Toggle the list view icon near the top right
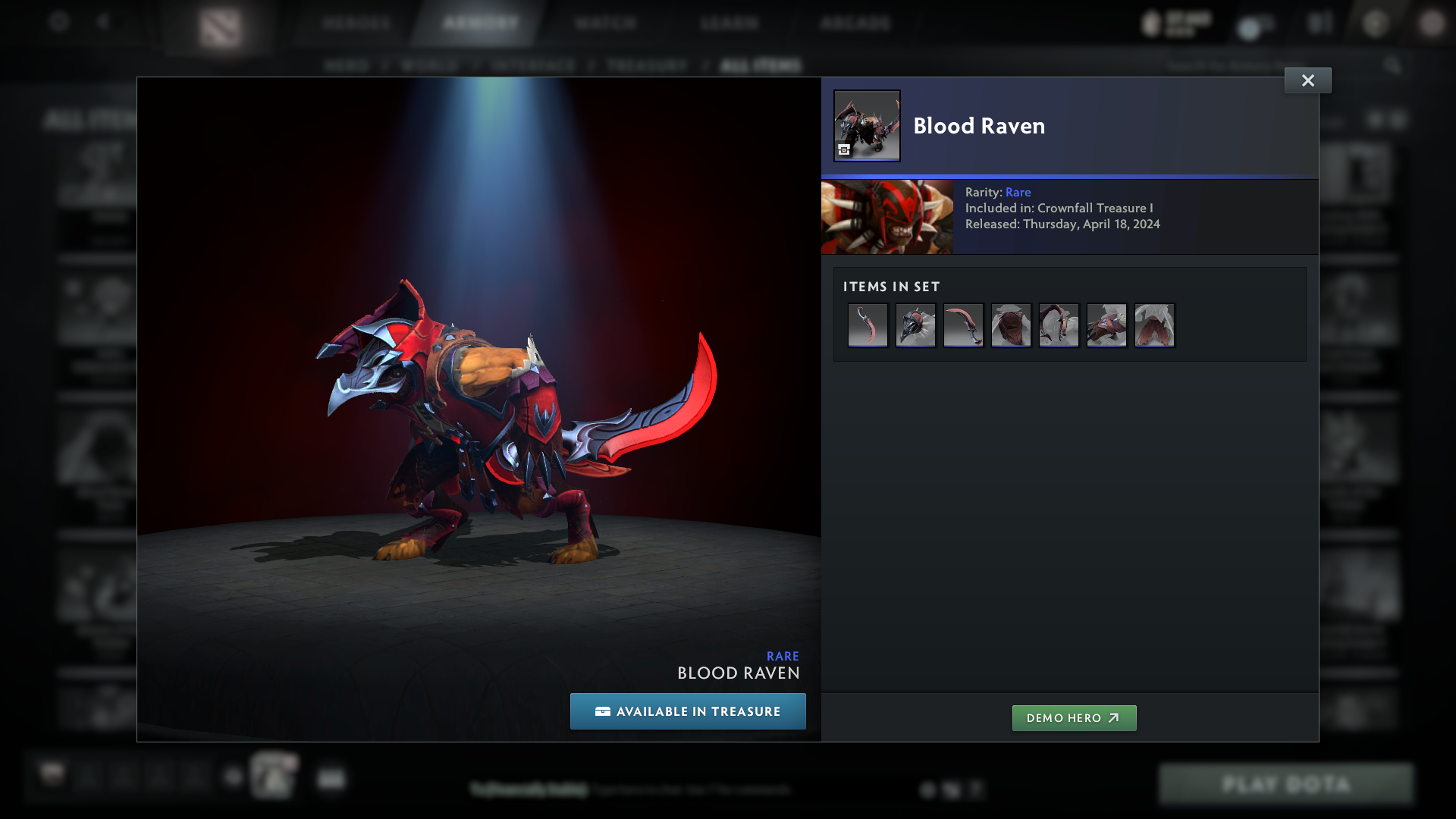The width and height of the screenshot is (1456, 819). pyautogui.click(x=1398, y=120)
